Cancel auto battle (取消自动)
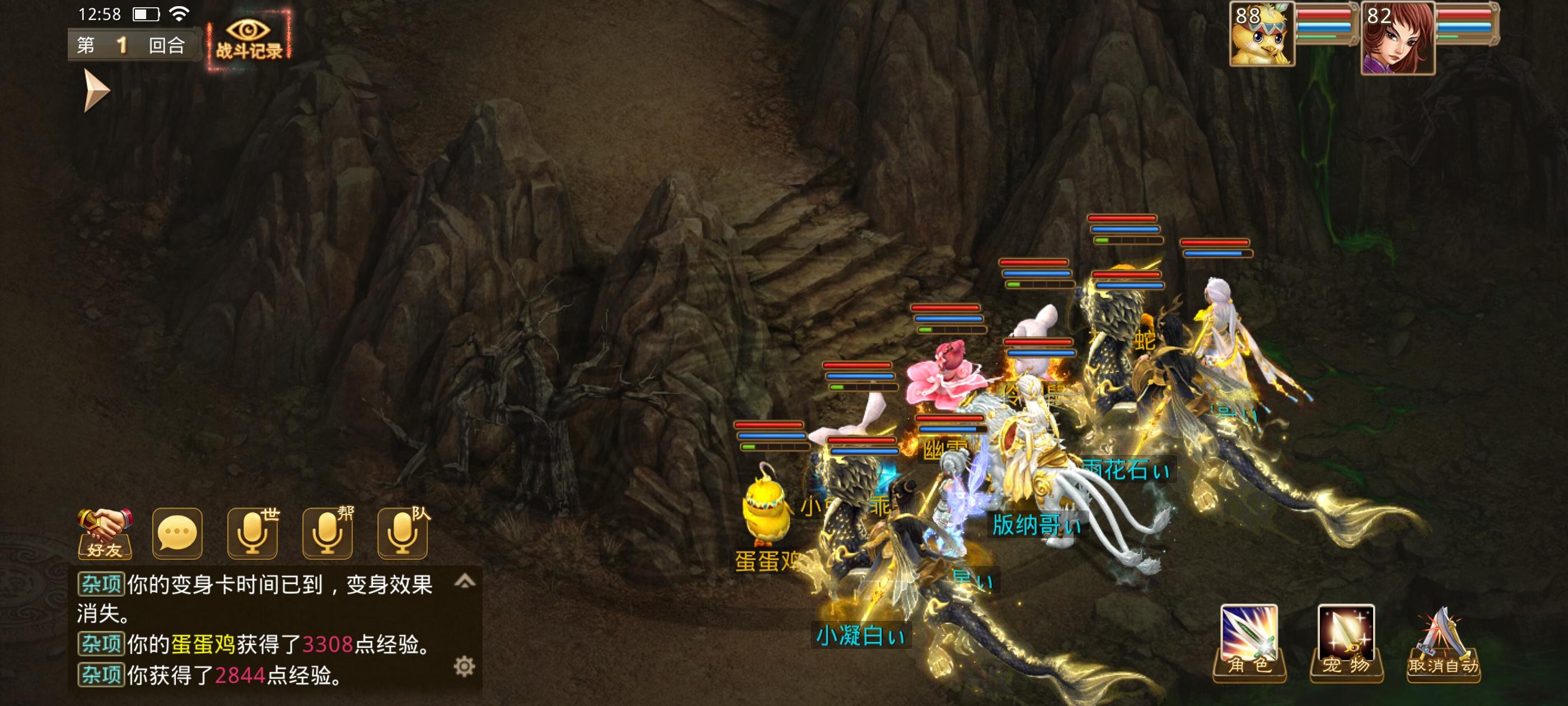The width and height of the screenshot is (1568, 706). click(1443, 644)
